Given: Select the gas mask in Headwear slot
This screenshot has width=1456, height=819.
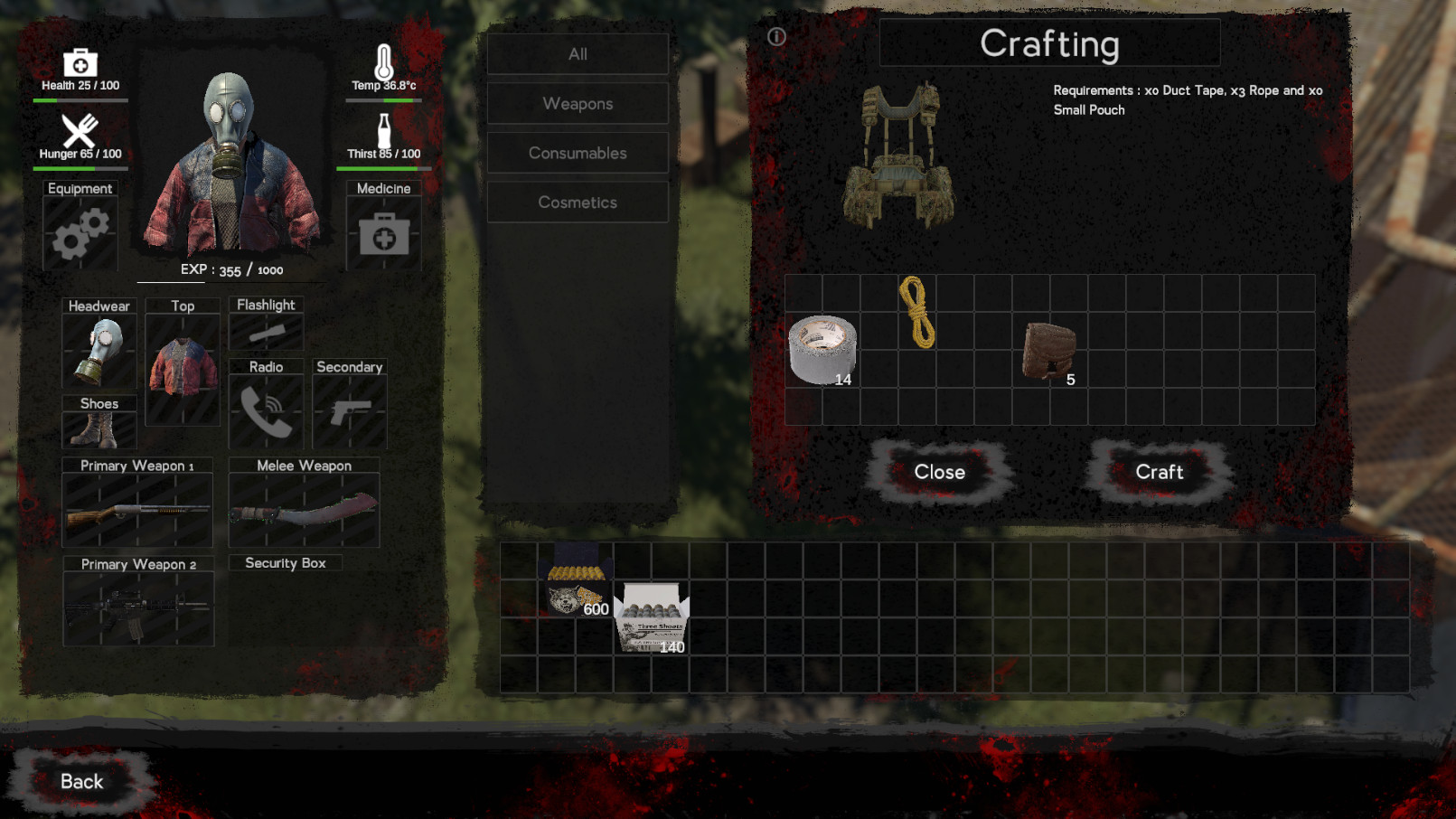Looking at the screenshot, I should coord(99,351).
